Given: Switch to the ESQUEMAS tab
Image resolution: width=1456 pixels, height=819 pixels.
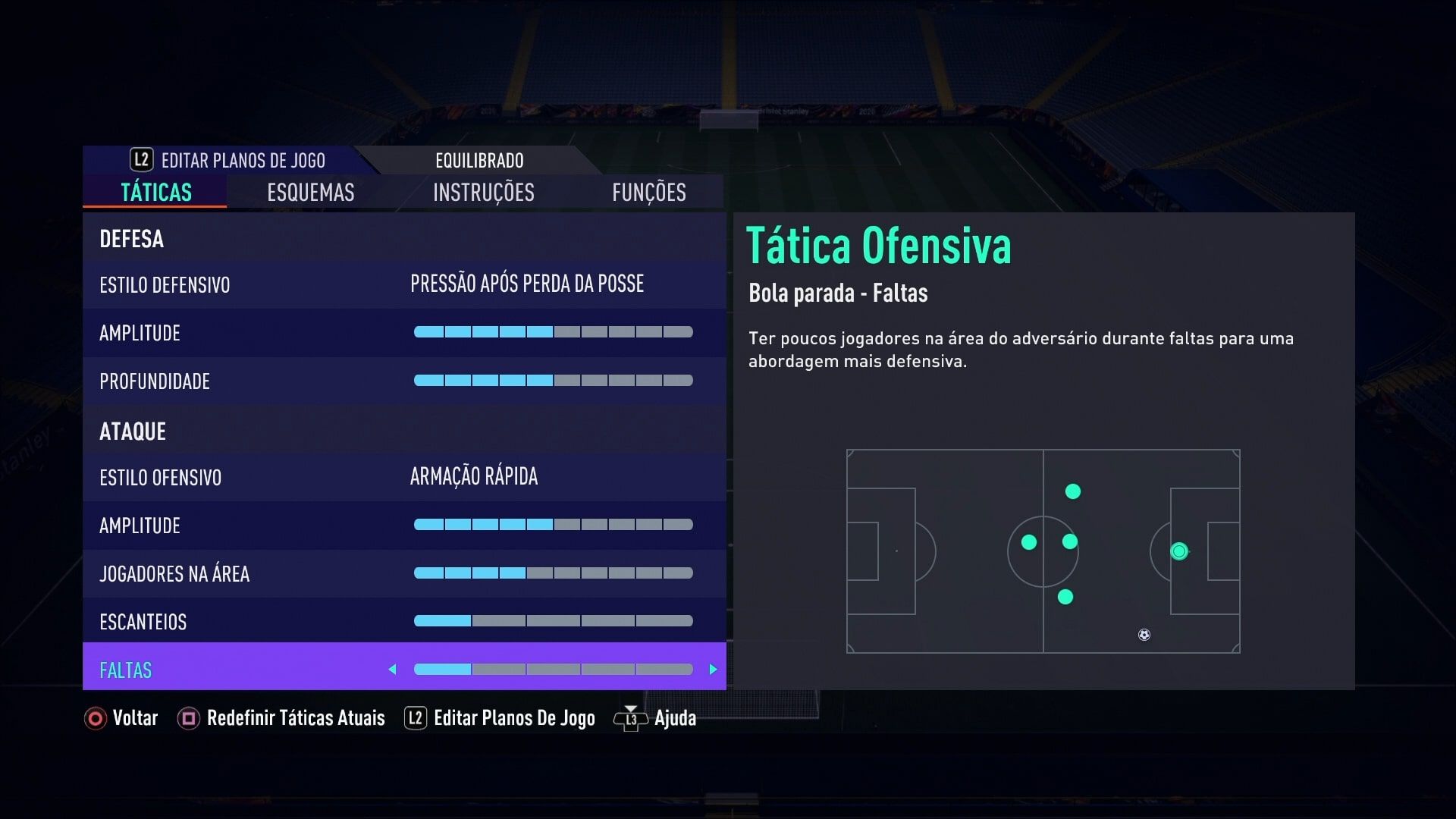Looking at the screenshot, I should 309,193.
